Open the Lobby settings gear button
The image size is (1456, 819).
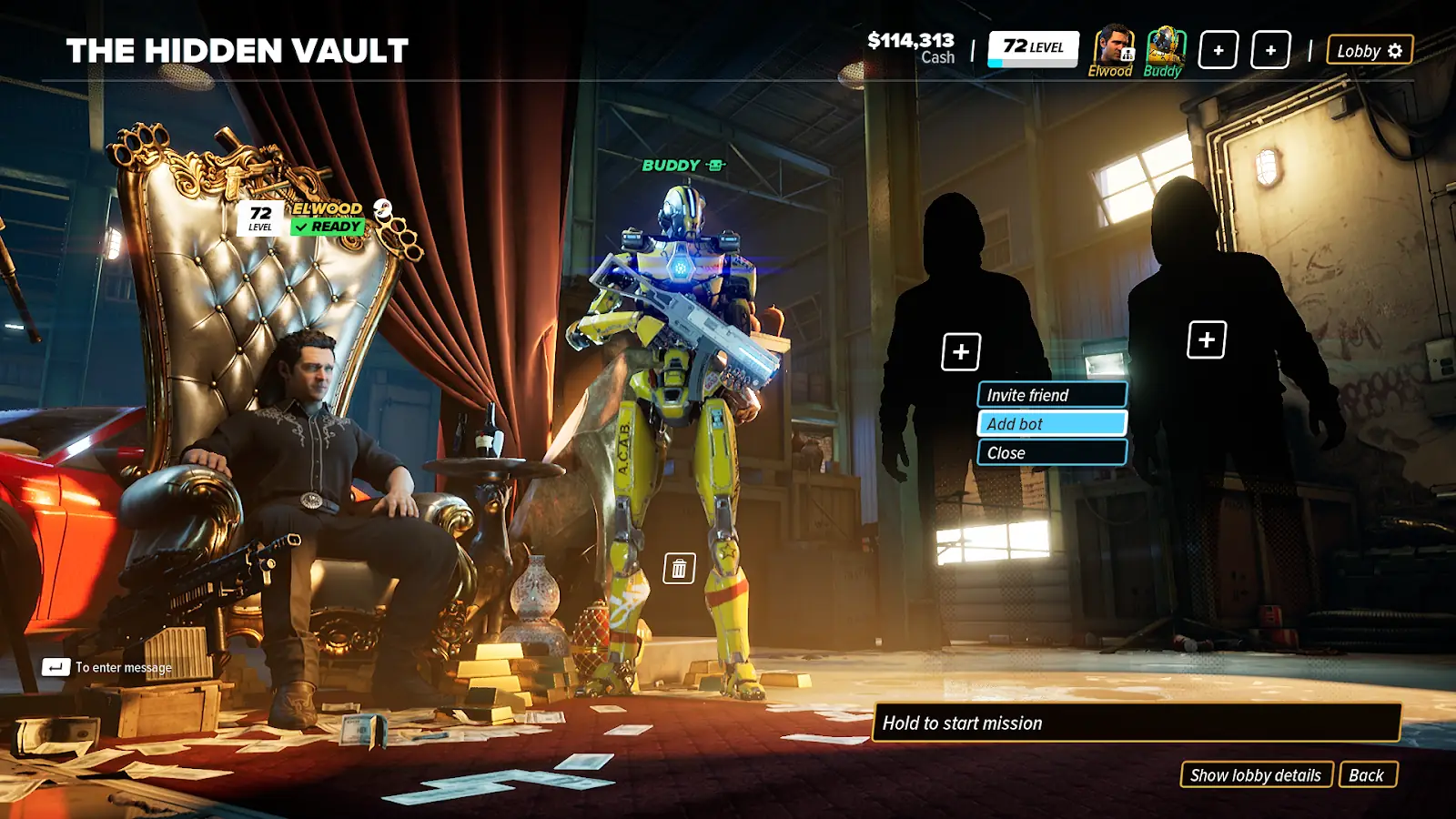(1370, 51)
